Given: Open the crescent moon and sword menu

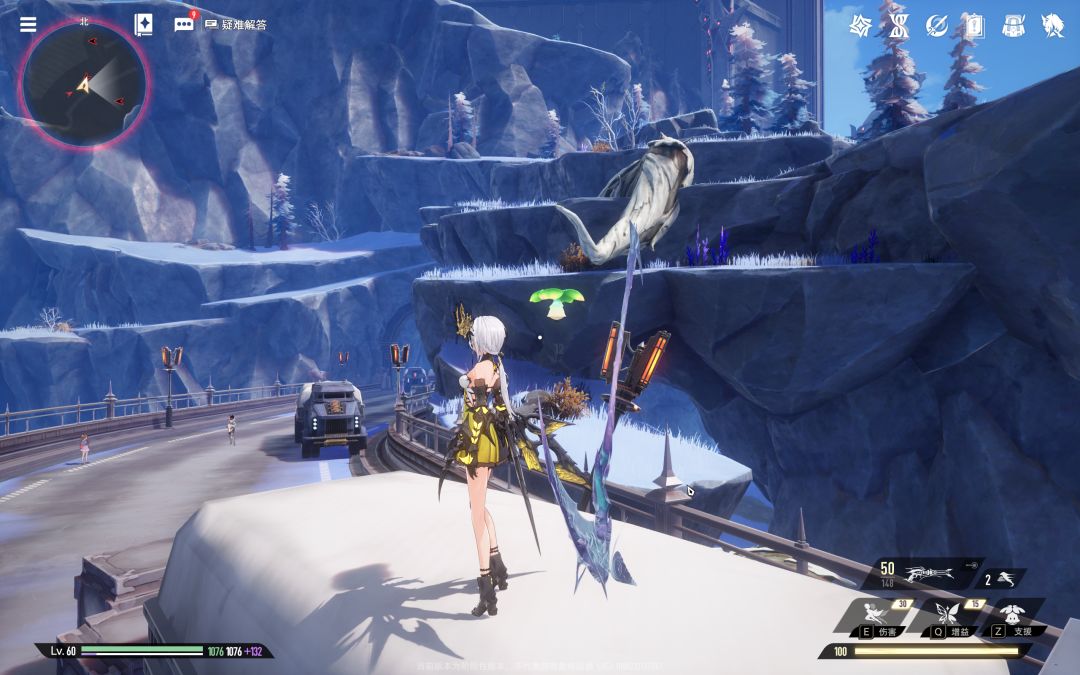Looking at the screenshot, I should 937,25.
